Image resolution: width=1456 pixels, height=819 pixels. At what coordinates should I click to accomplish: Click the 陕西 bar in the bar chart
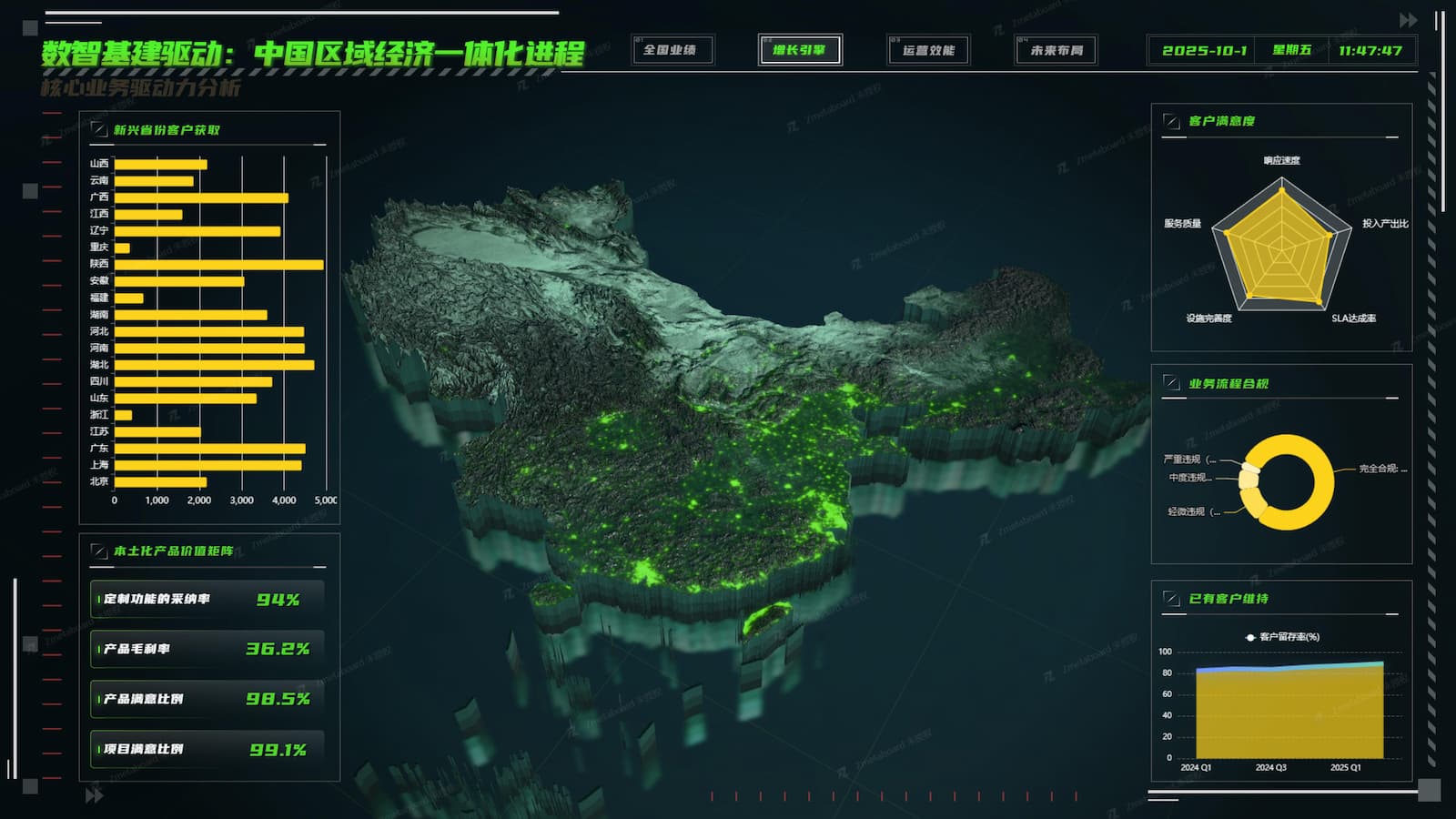pos(218,263)
